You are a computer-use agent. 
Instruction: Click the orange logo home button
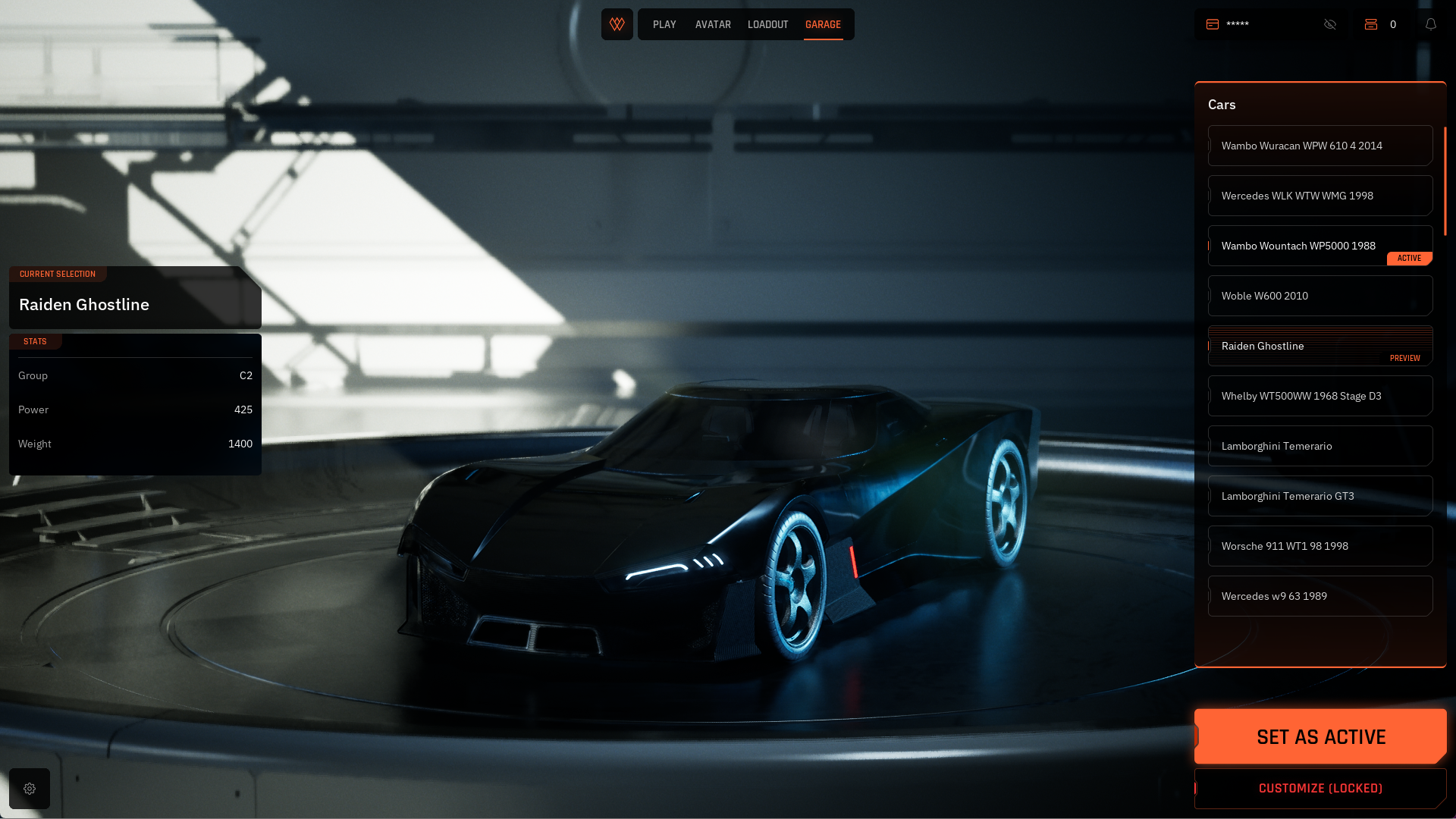click(617, 24)
